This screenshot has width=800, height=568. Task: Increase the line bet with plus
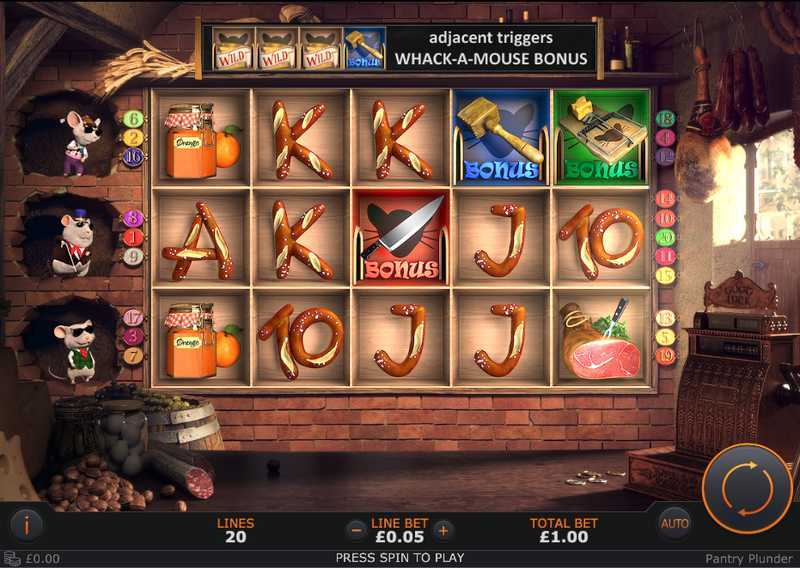coord(444,530)
